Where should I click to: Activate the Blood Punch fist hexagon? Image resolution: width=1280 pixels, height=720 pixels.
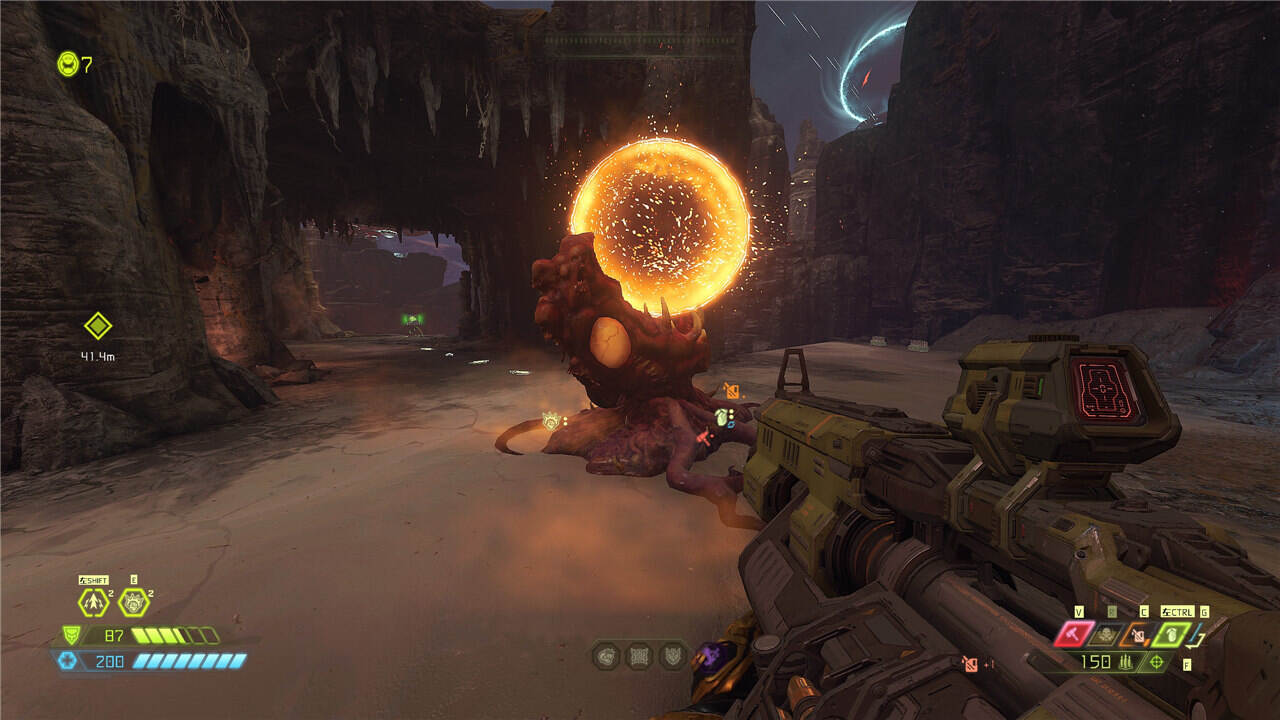tap(133, 602)
